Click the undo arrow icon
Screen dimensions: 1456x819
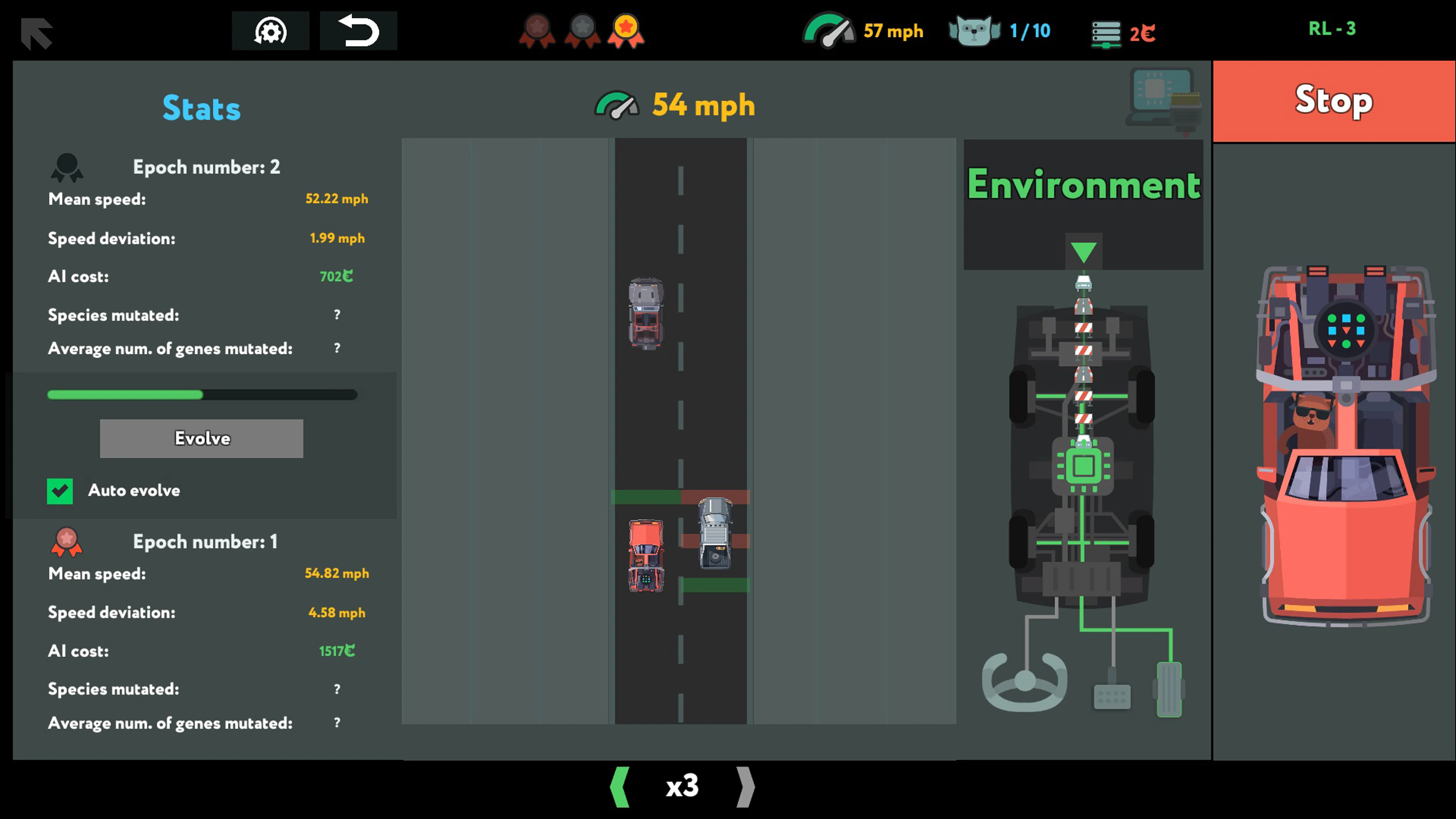pos(358,31)
